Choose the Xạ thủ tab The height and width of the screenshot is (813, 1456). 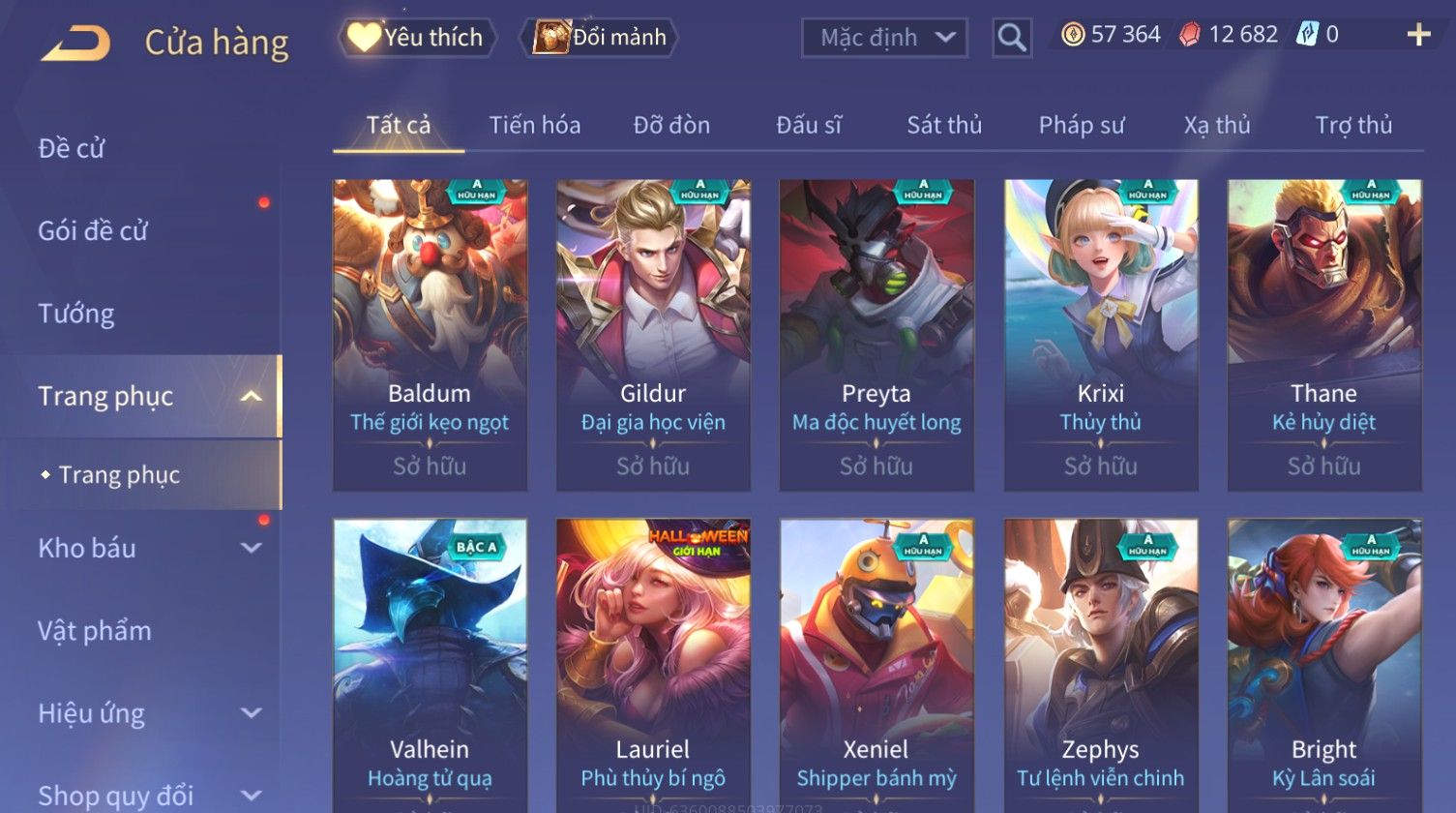pos(1217,125)
